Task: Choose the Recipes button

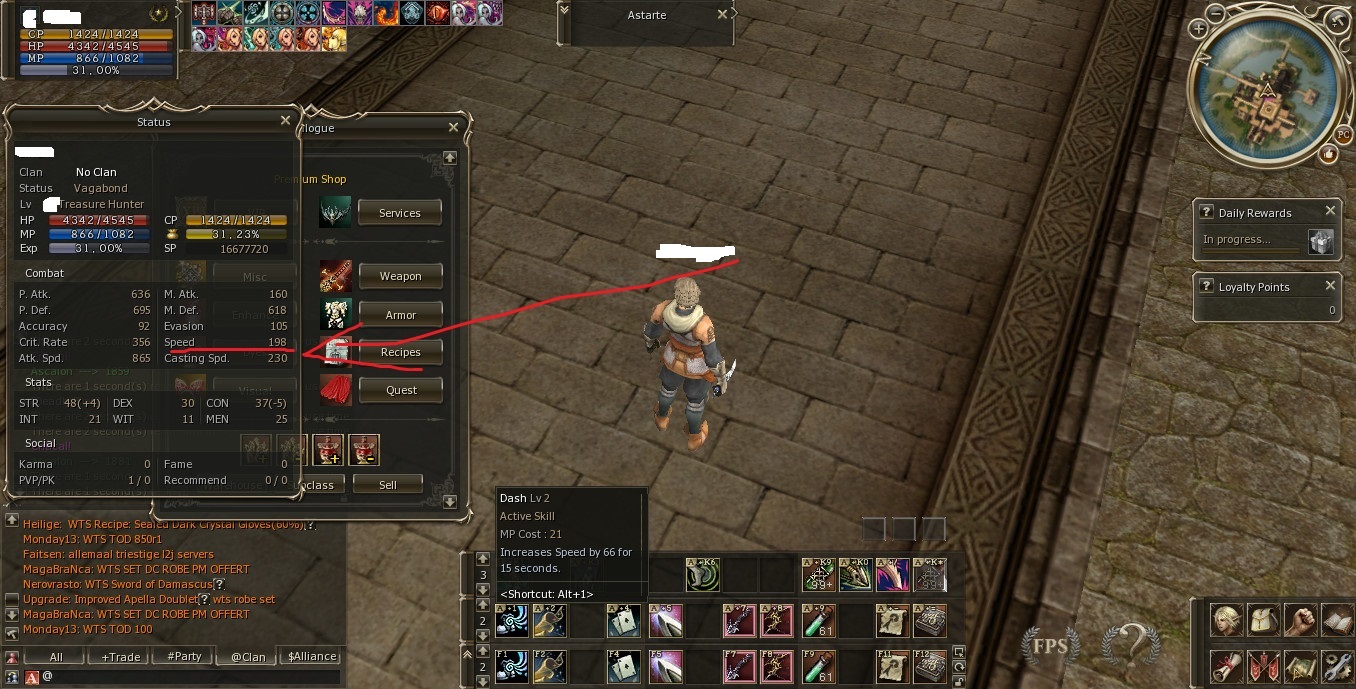Action: coord(400,352)
